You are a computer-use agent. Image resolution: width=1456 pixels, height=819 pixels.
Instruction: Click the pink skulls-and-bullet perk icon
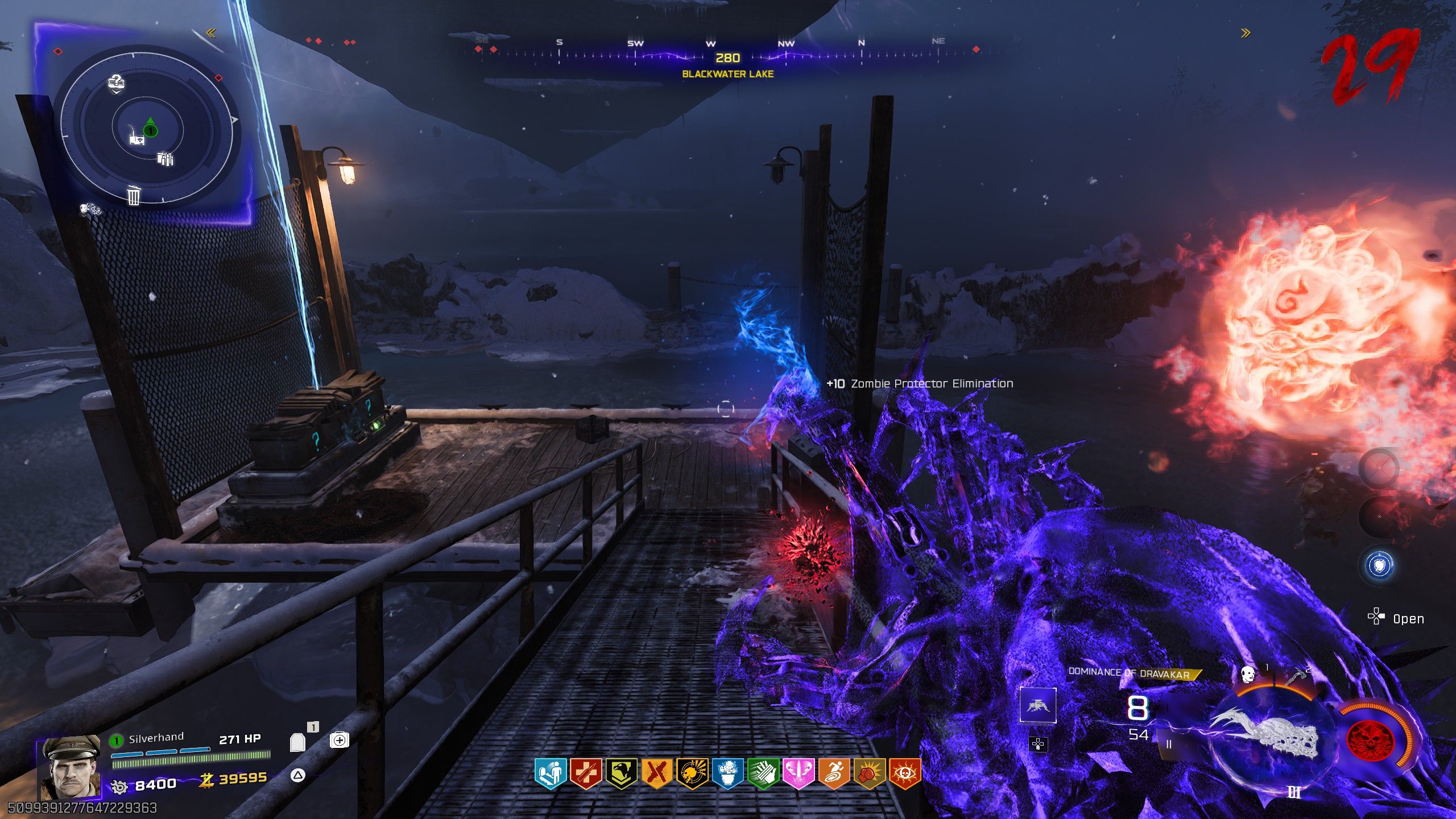click(x=798, y=774)
